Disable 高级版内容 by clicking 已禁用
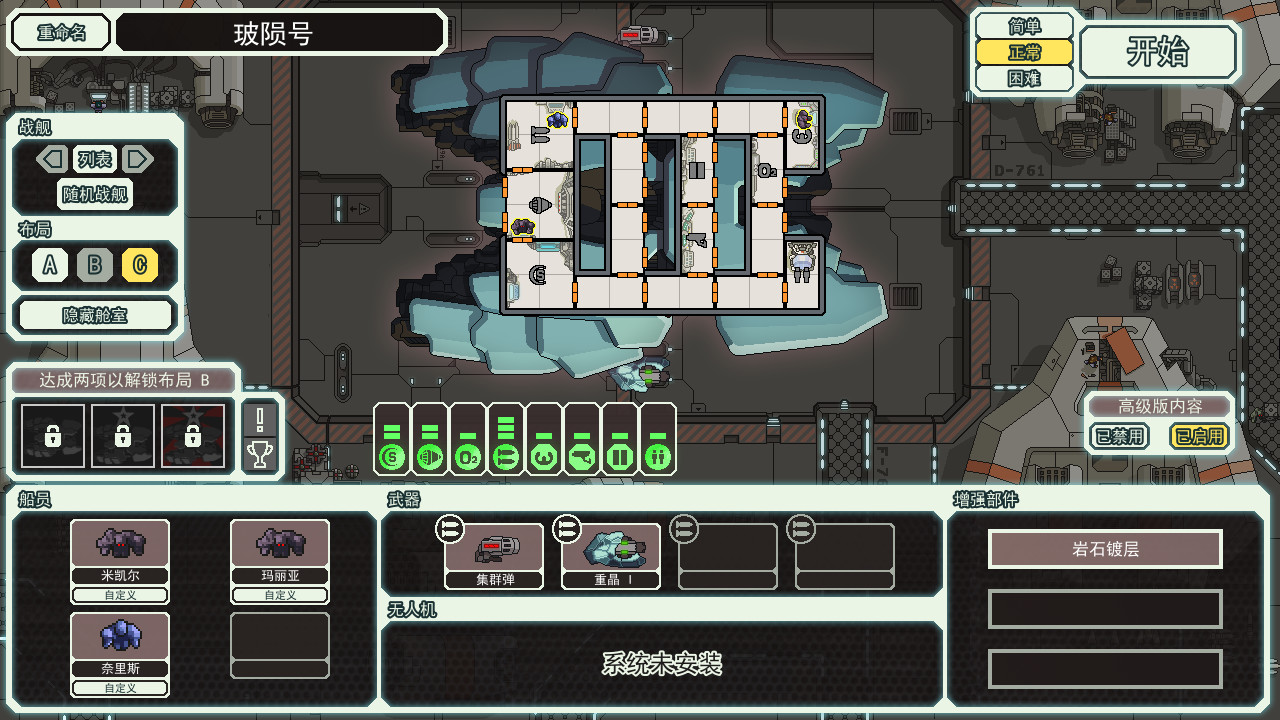This screenshot has width=1280, height=720. click(x=1119, y=437)
